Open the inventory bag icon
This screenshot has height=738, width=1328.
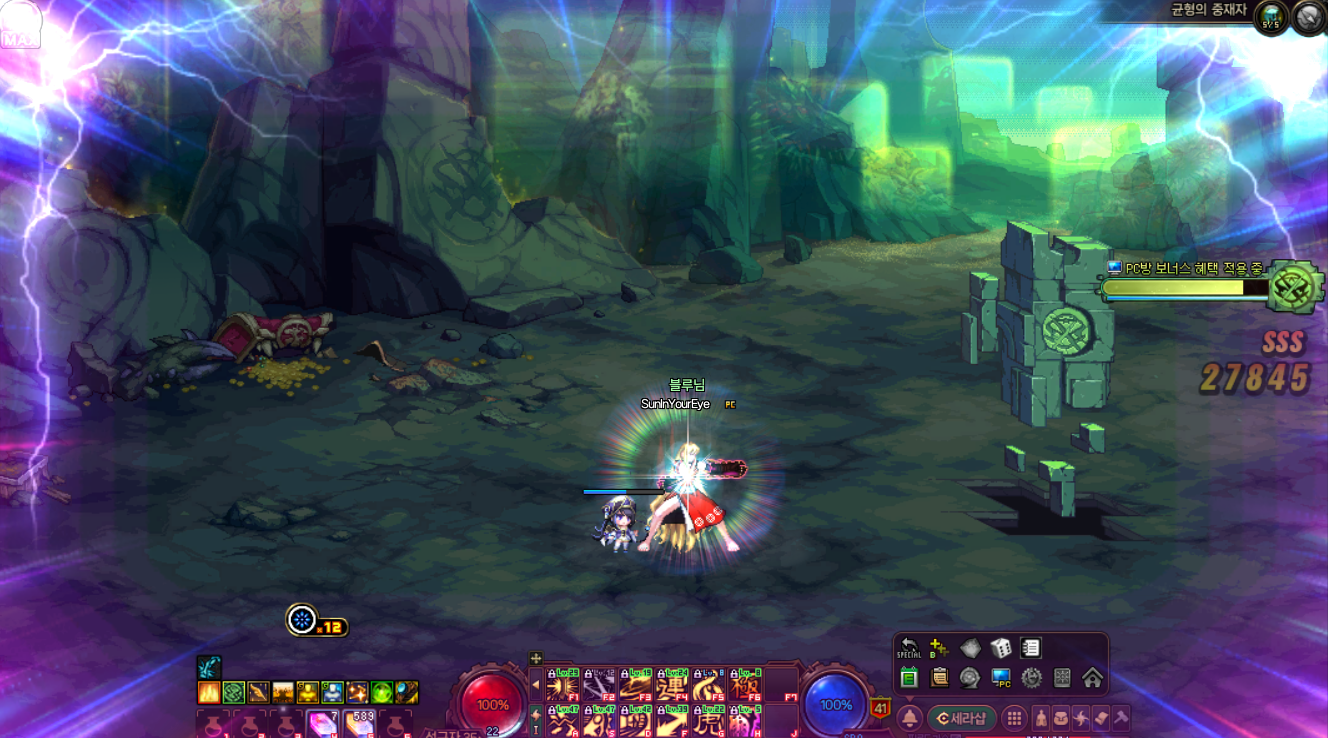(x=1061, y=718)
